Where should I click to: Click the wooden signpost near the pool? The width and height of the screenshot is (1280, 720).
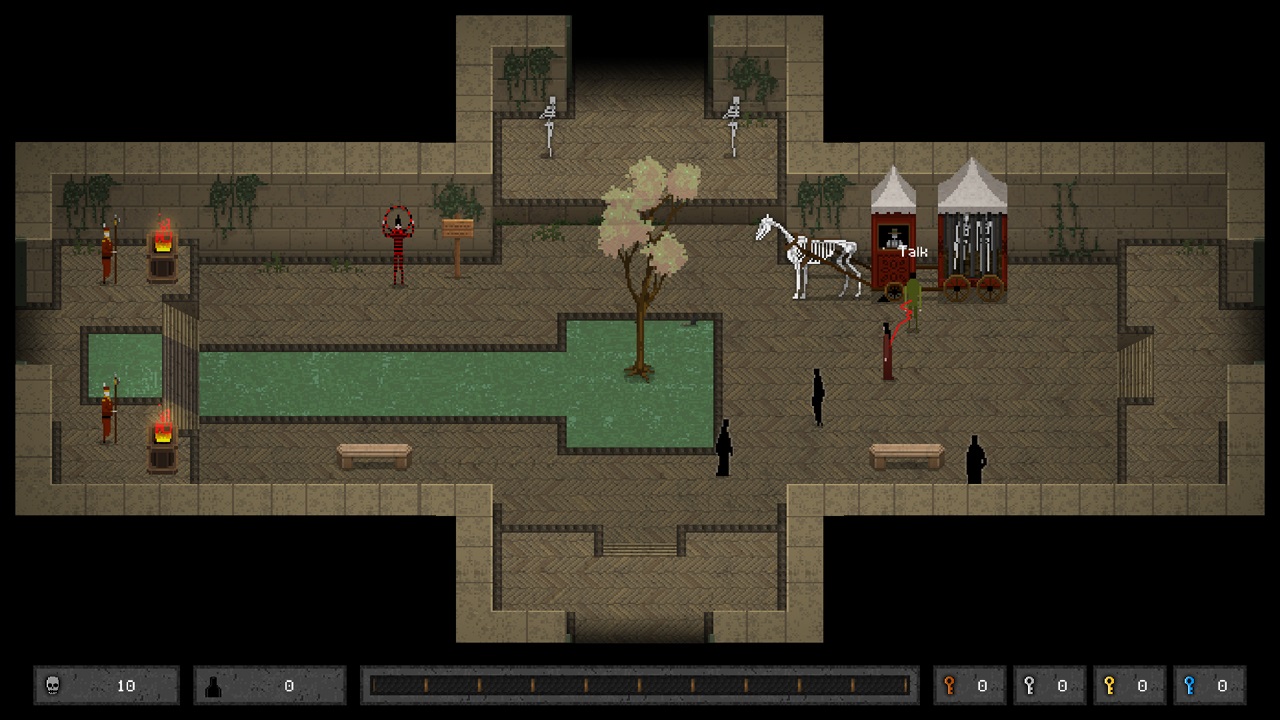(x=456, y=231)
